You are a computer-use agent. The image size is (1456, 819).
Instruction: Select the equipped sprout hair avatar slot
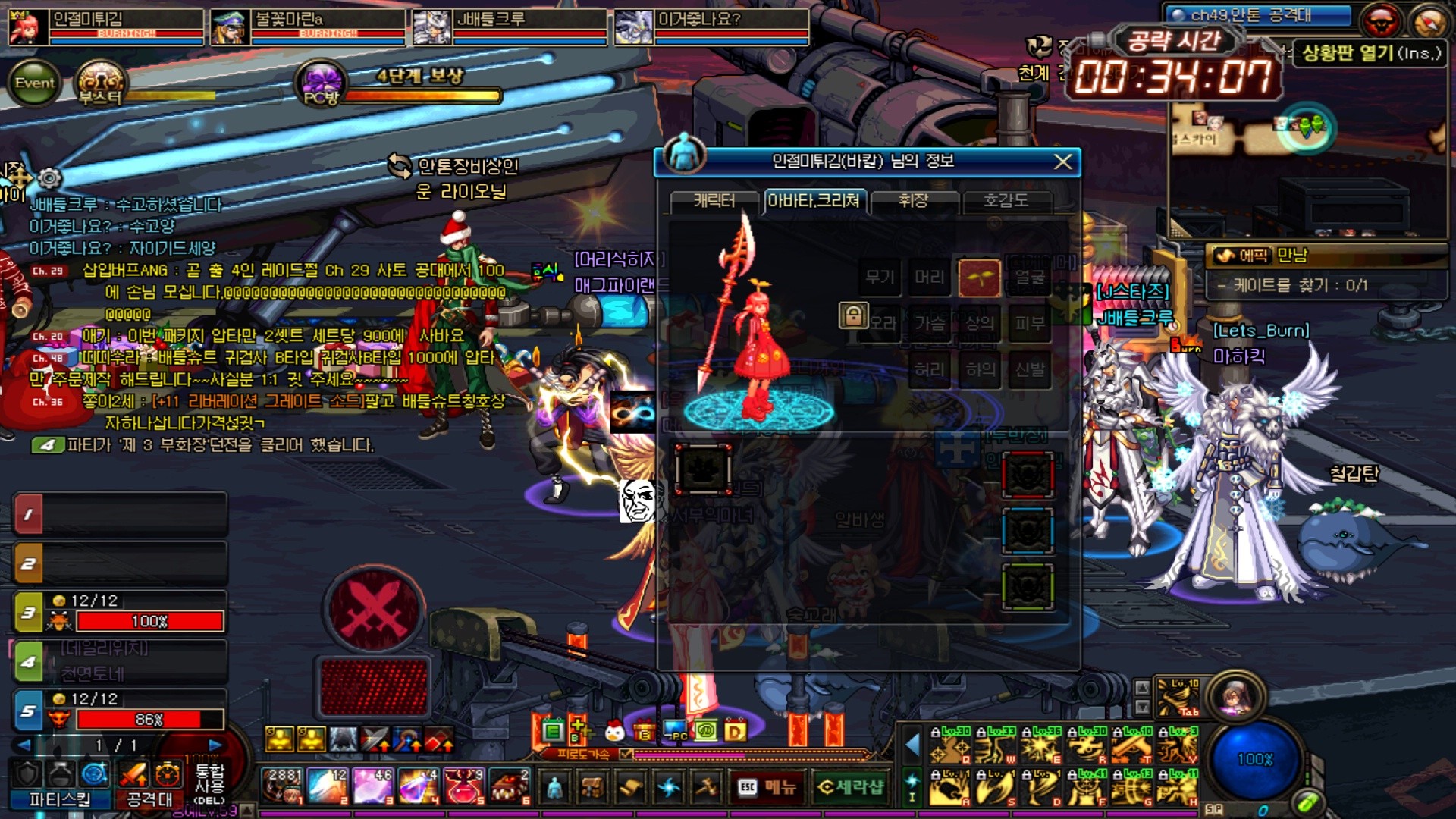pyautogui.click(x=979, y=278)
